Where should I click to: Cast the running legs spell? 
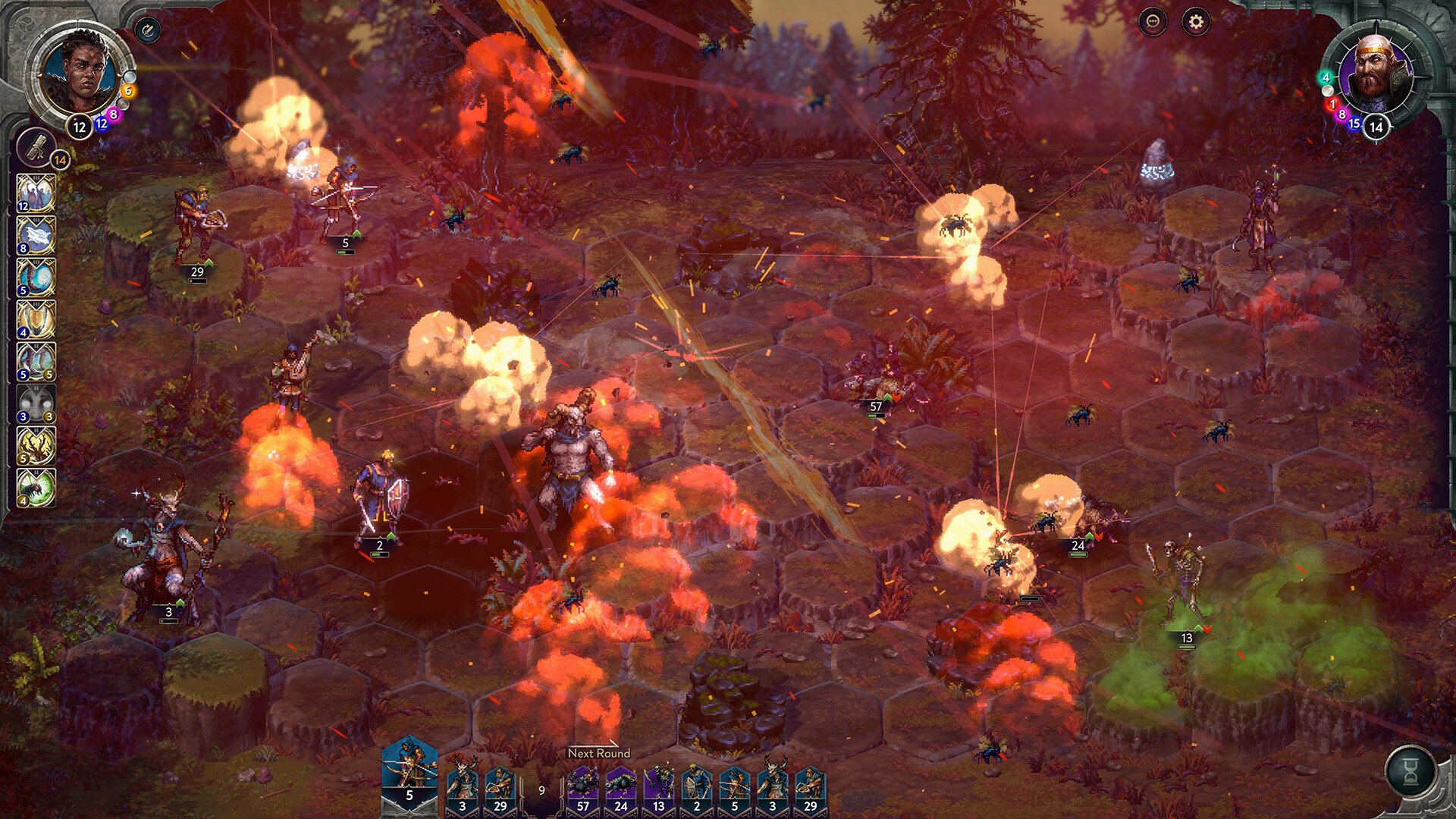[36, 361]
